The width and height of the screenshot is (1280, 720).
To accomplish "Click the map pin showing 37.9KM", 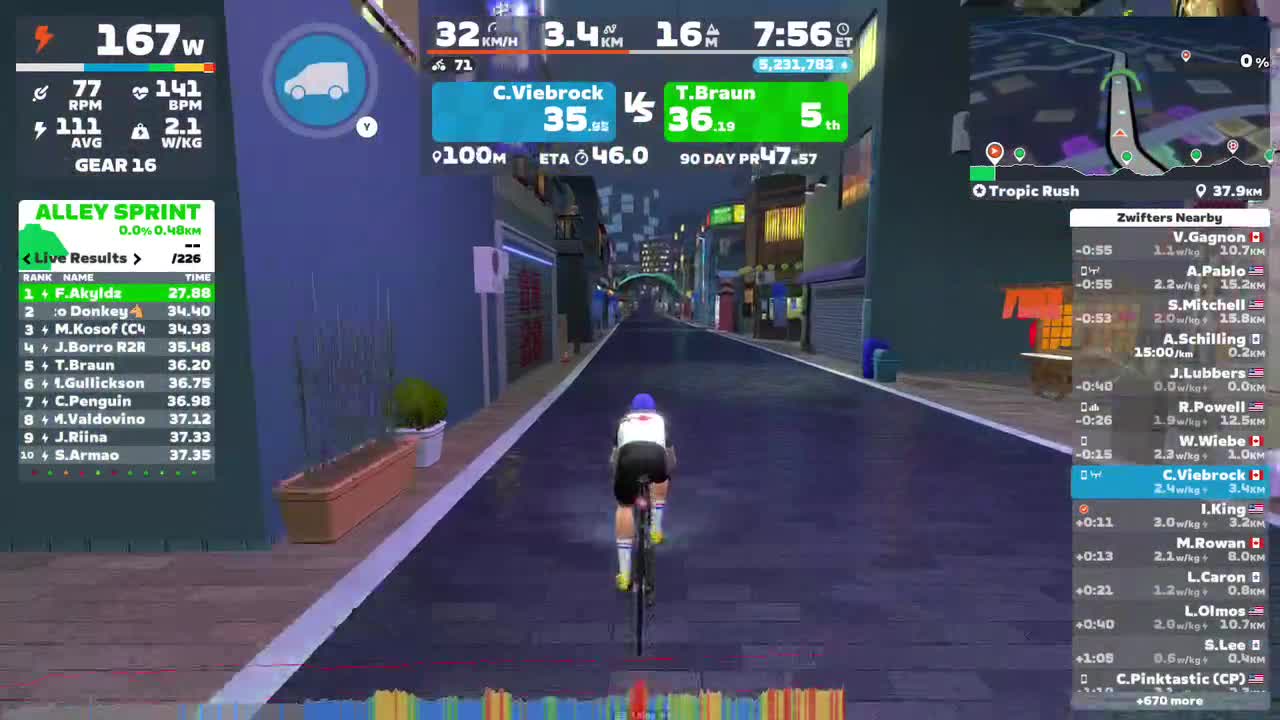I will (1202, 191).
